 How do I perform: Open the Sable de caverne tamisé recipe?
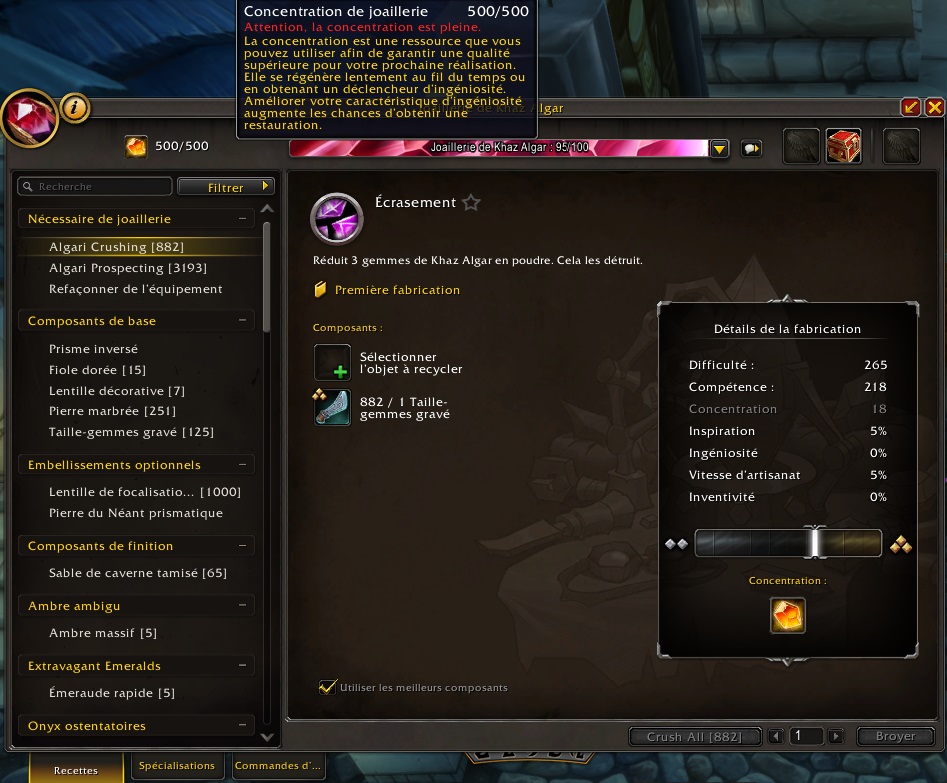pos(137,573)
